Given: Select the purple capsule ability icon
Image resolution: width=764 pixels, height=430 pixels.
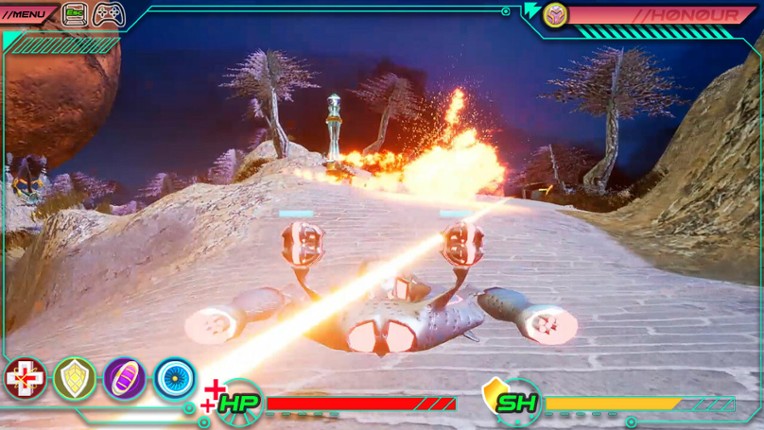Looking at the screenshot, I should pos(124,379).
